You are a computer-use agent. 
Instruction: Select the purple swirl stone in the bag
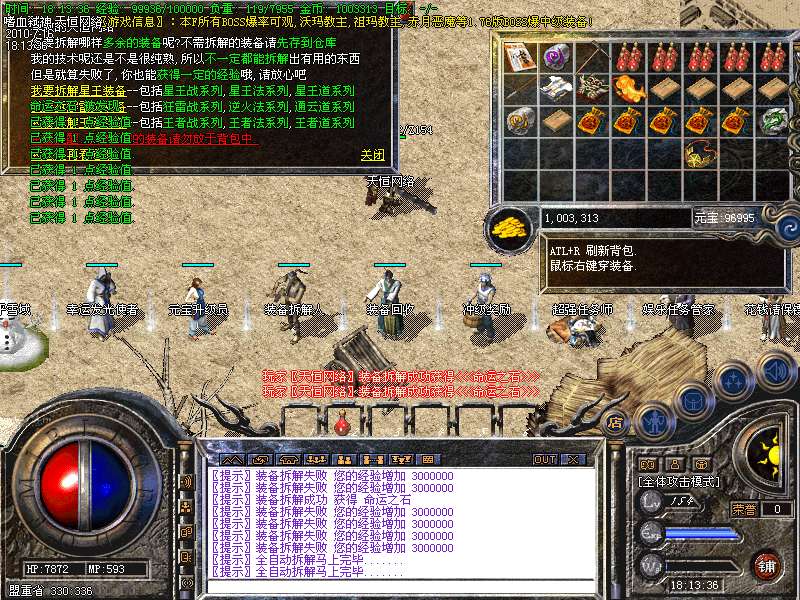(x=557, y=56)
